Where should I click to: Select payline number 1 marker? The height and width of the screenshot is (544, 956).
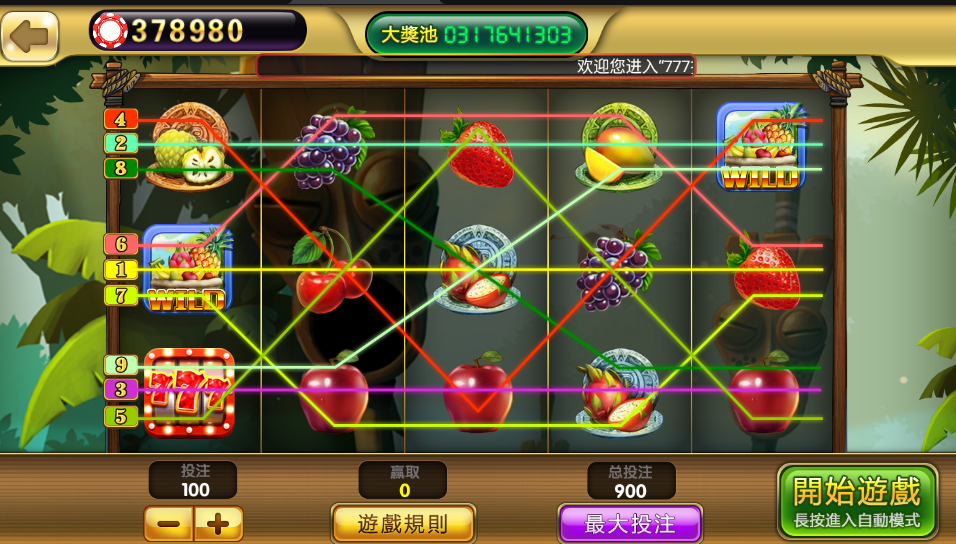point(120,269)
